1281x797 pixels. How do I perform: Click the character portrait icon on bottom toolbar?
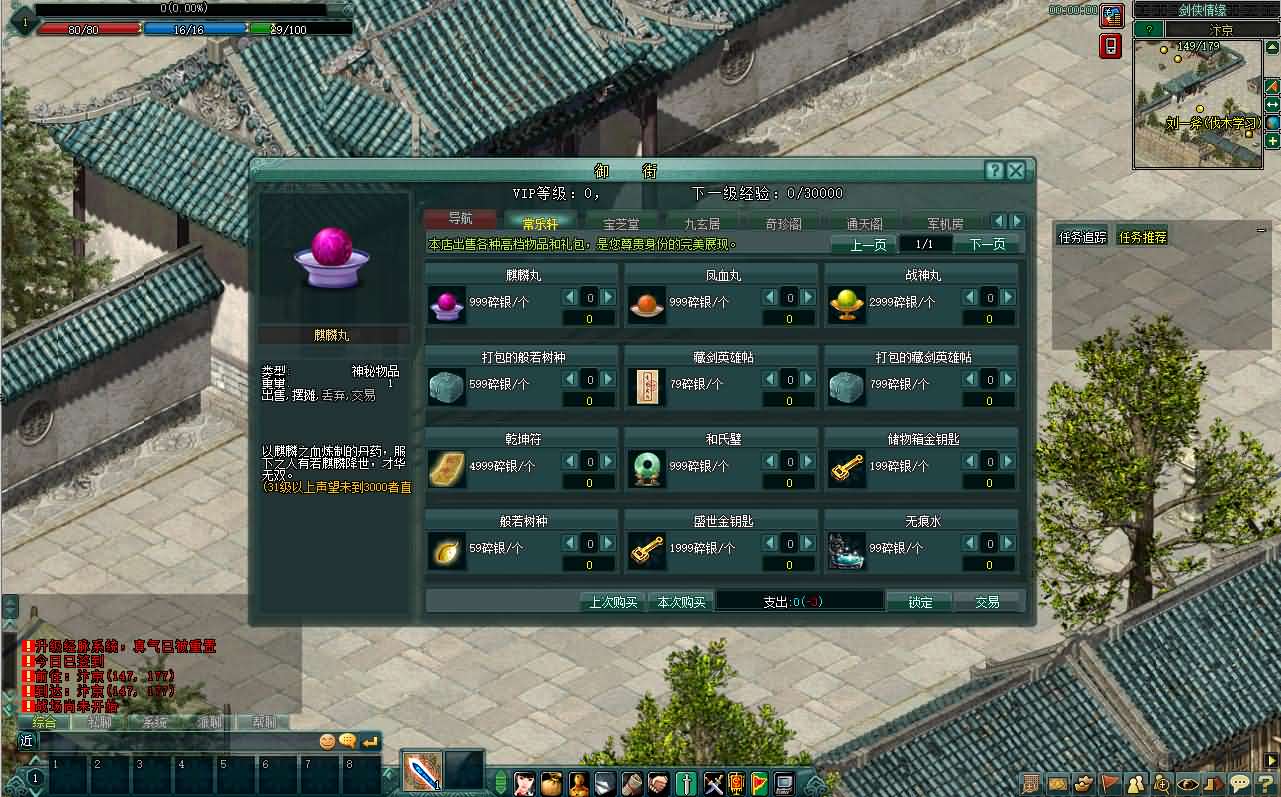point(525,784)
